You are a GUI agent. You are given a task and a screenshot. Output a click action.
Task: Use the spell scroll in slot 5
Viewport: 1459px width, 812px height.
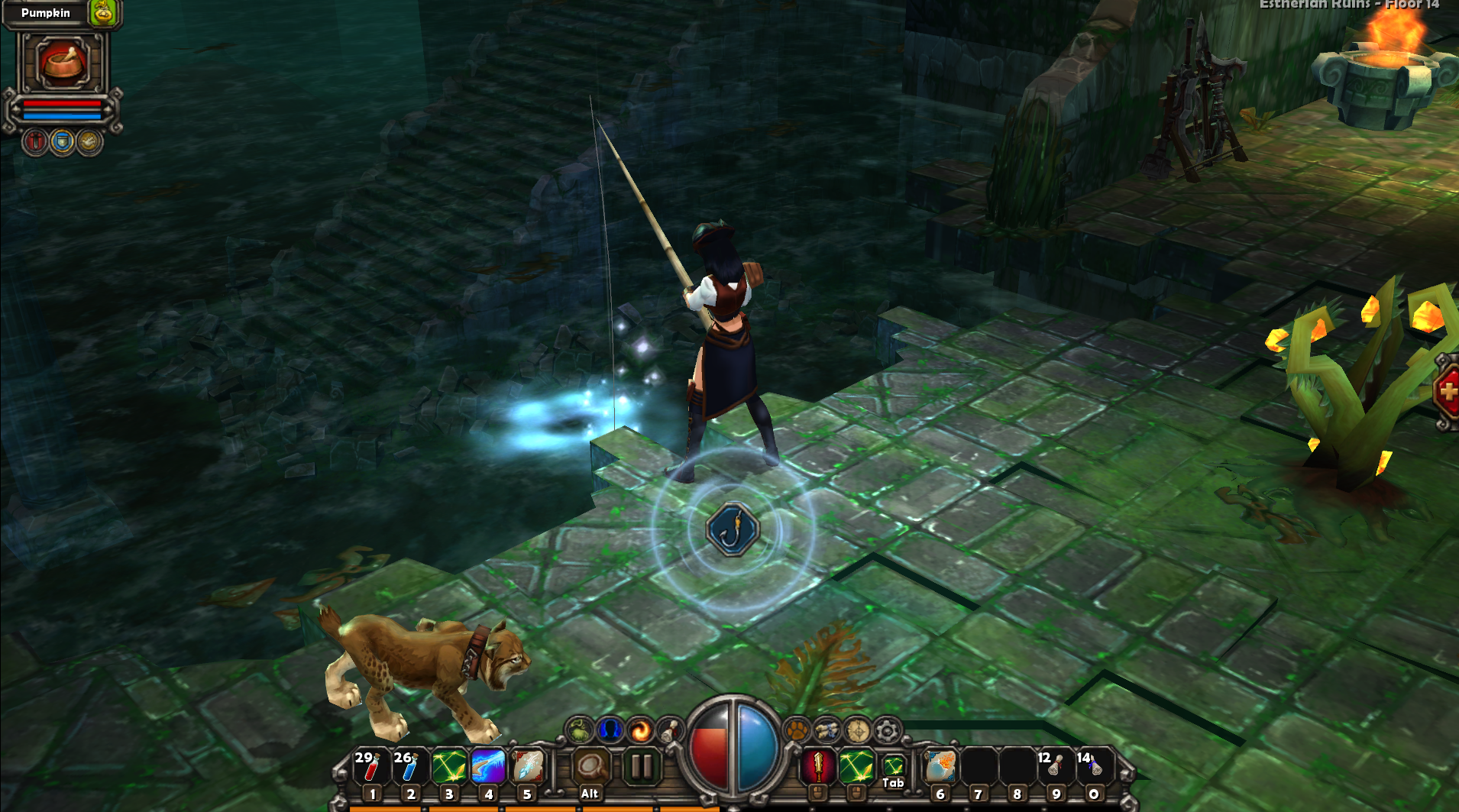[527, 766]
